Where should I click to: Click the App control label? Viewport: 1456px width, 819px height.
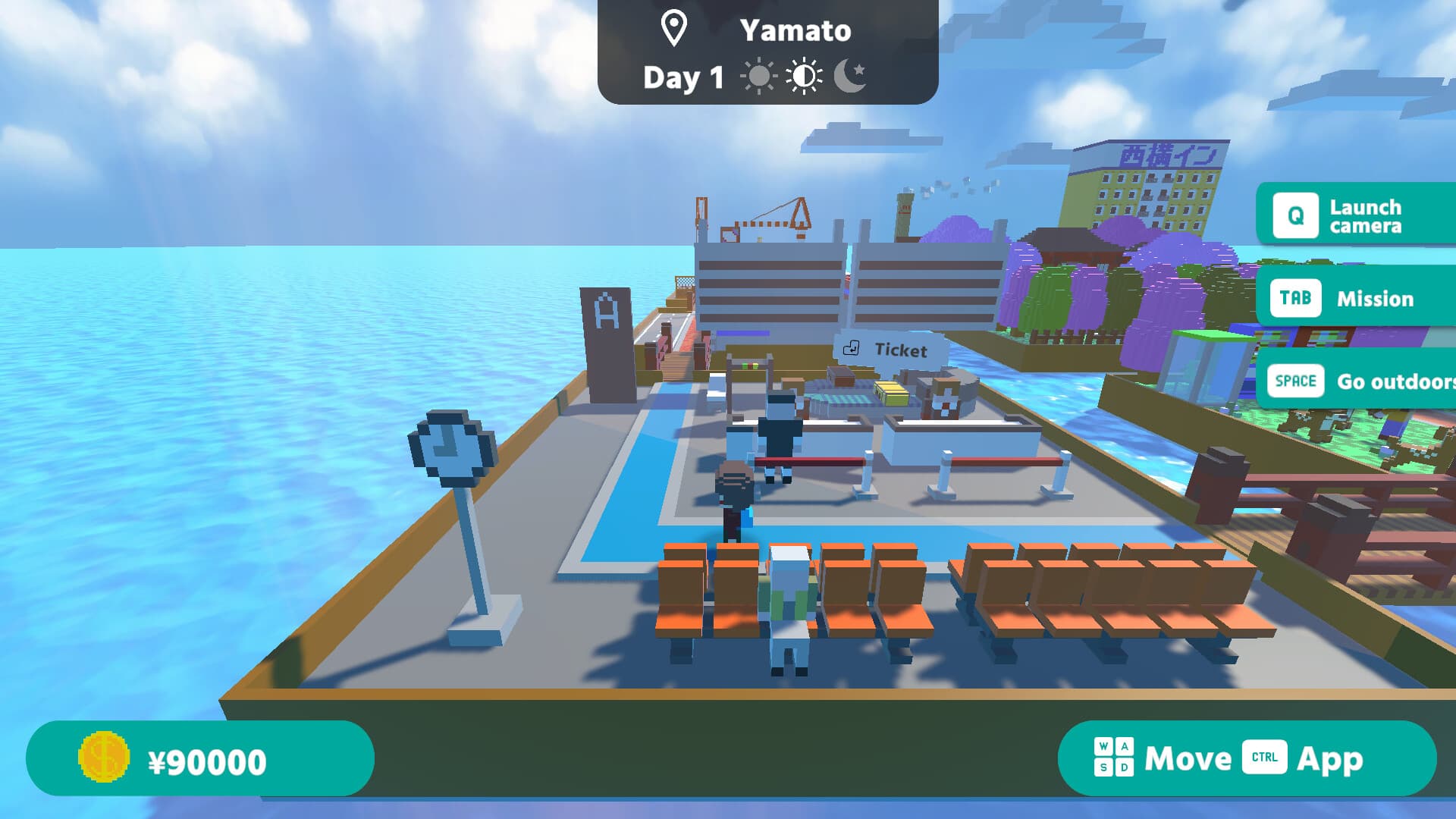pyautogui.click(x=1331, y=758)
